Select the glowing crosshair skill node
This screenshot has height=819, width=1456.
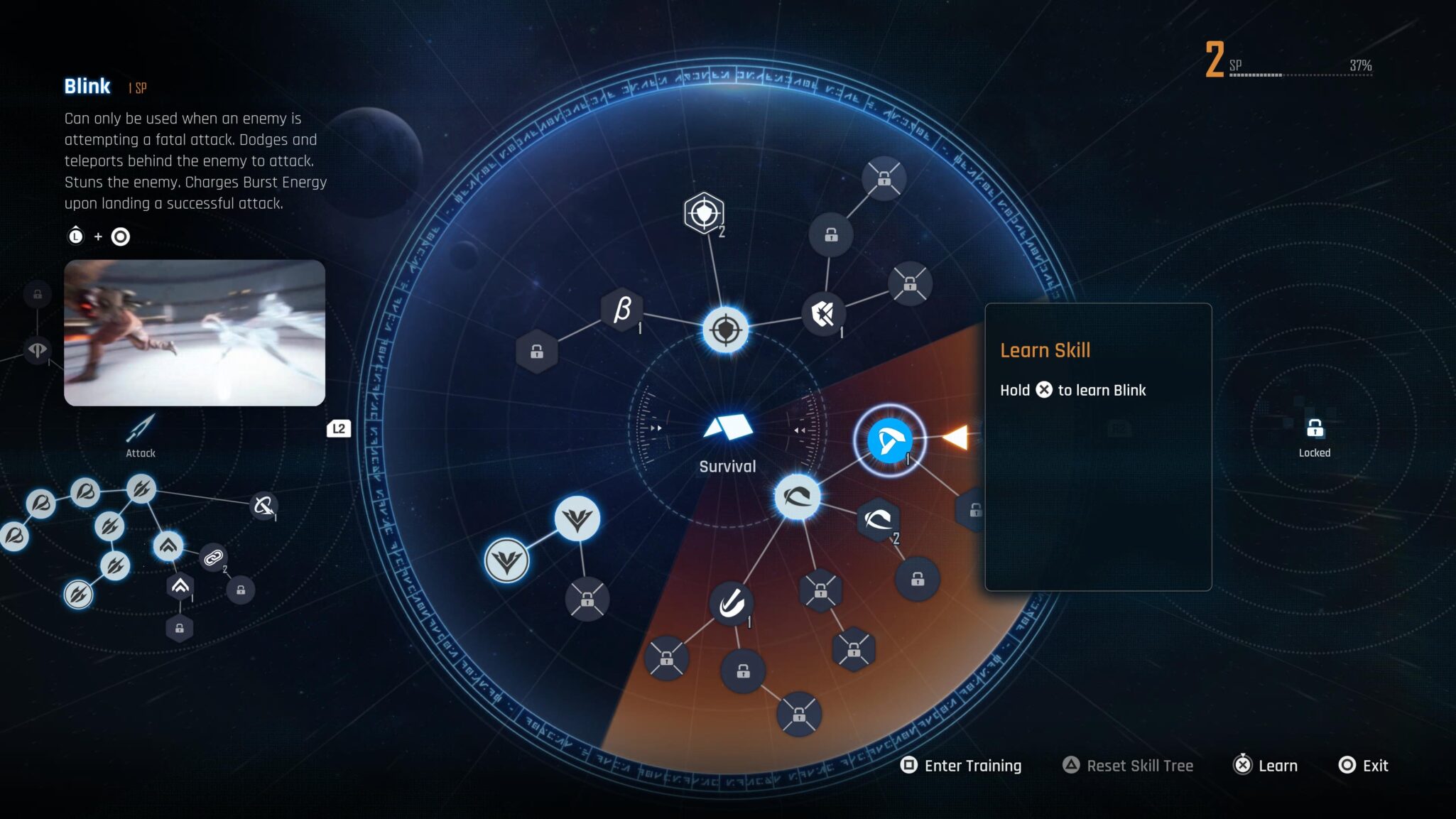725,330
